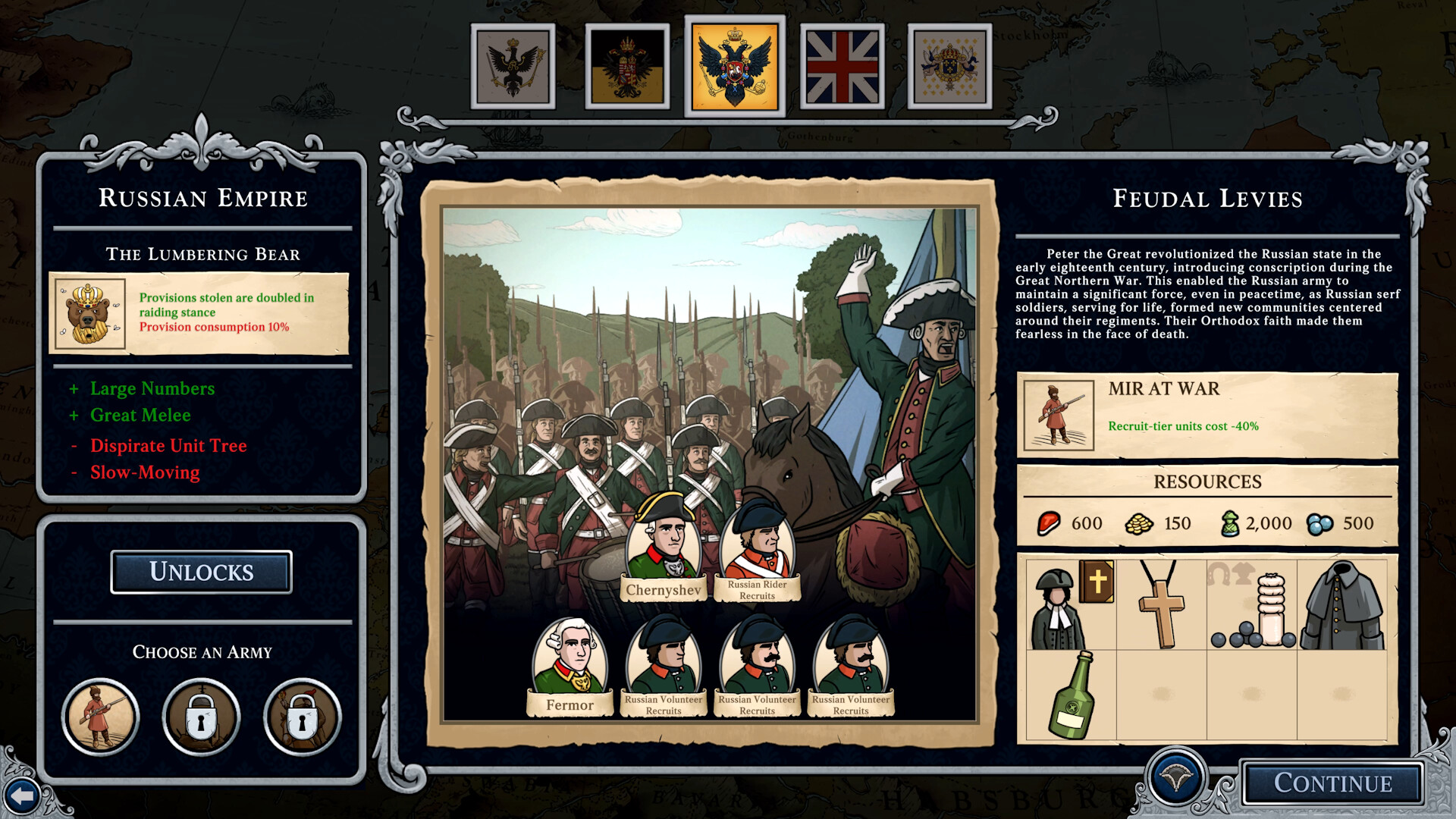Pick the British Union Jack faction
Viewport: 1456px width, 819px height.
coord(842,67)
